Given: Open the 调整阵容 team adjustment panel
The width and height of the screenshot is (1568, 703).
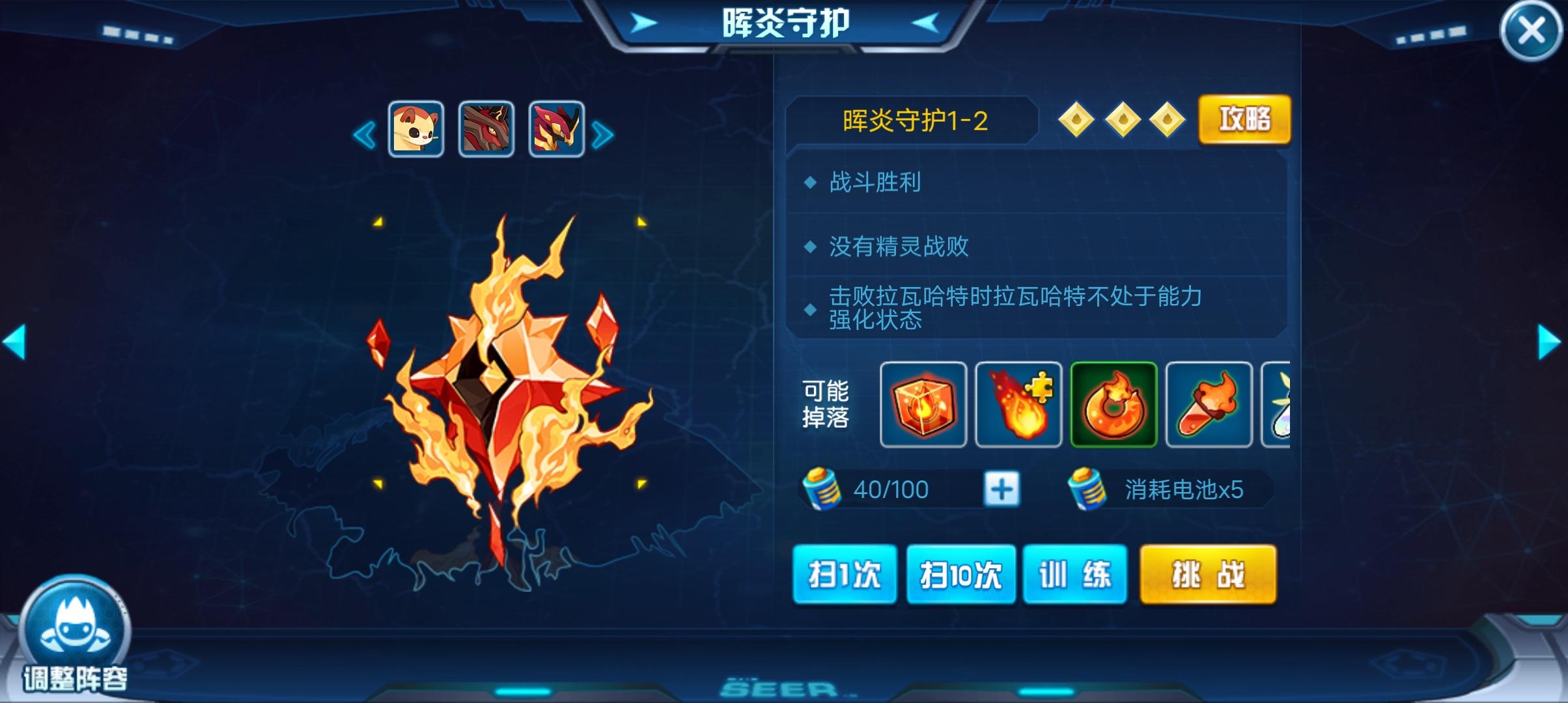Looking at the screenshot, I should coord(74,641).
